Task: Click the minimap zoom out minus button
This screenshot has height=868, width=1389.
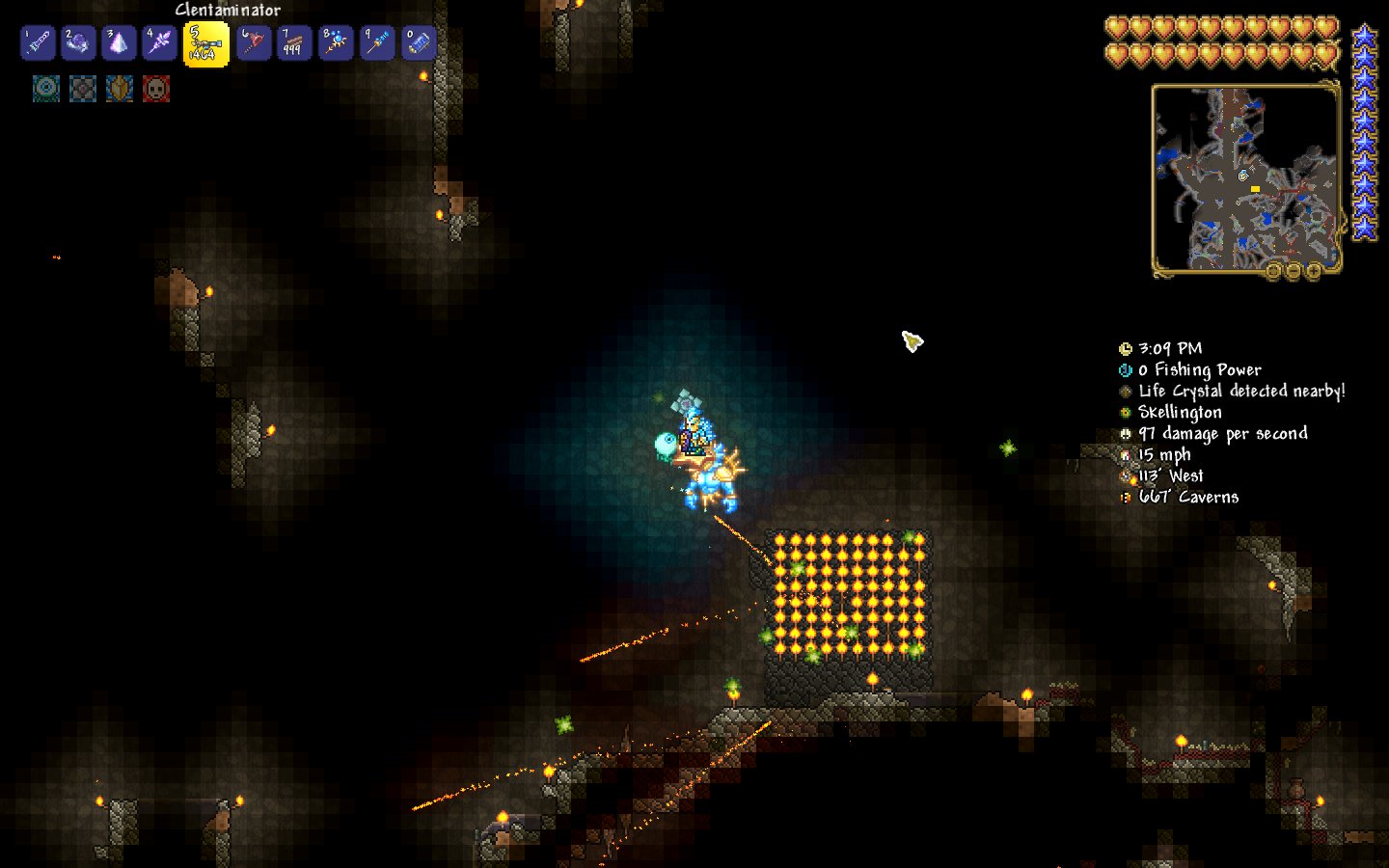Action: tap(1294, 271)
